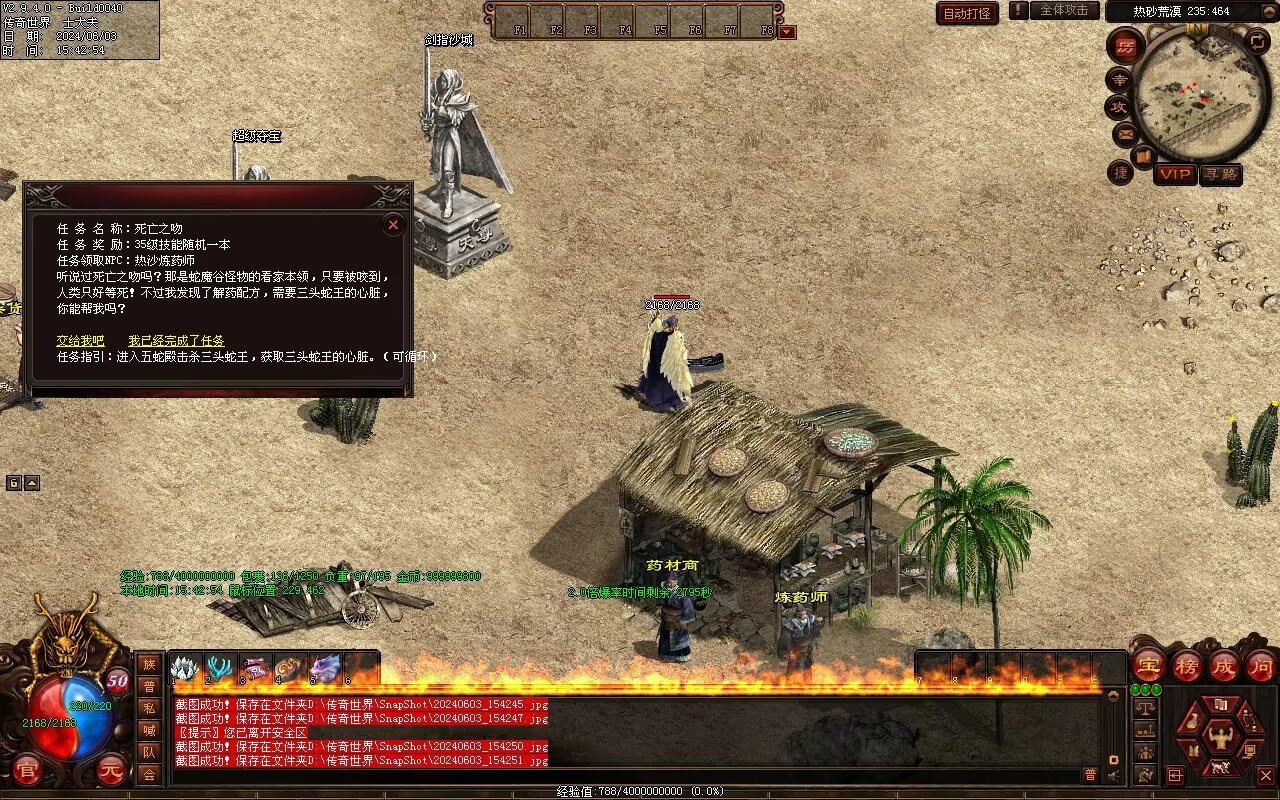1280x800 pixels.
Task: Switch to the 私 private chat channel
Action: coord(149,708)
